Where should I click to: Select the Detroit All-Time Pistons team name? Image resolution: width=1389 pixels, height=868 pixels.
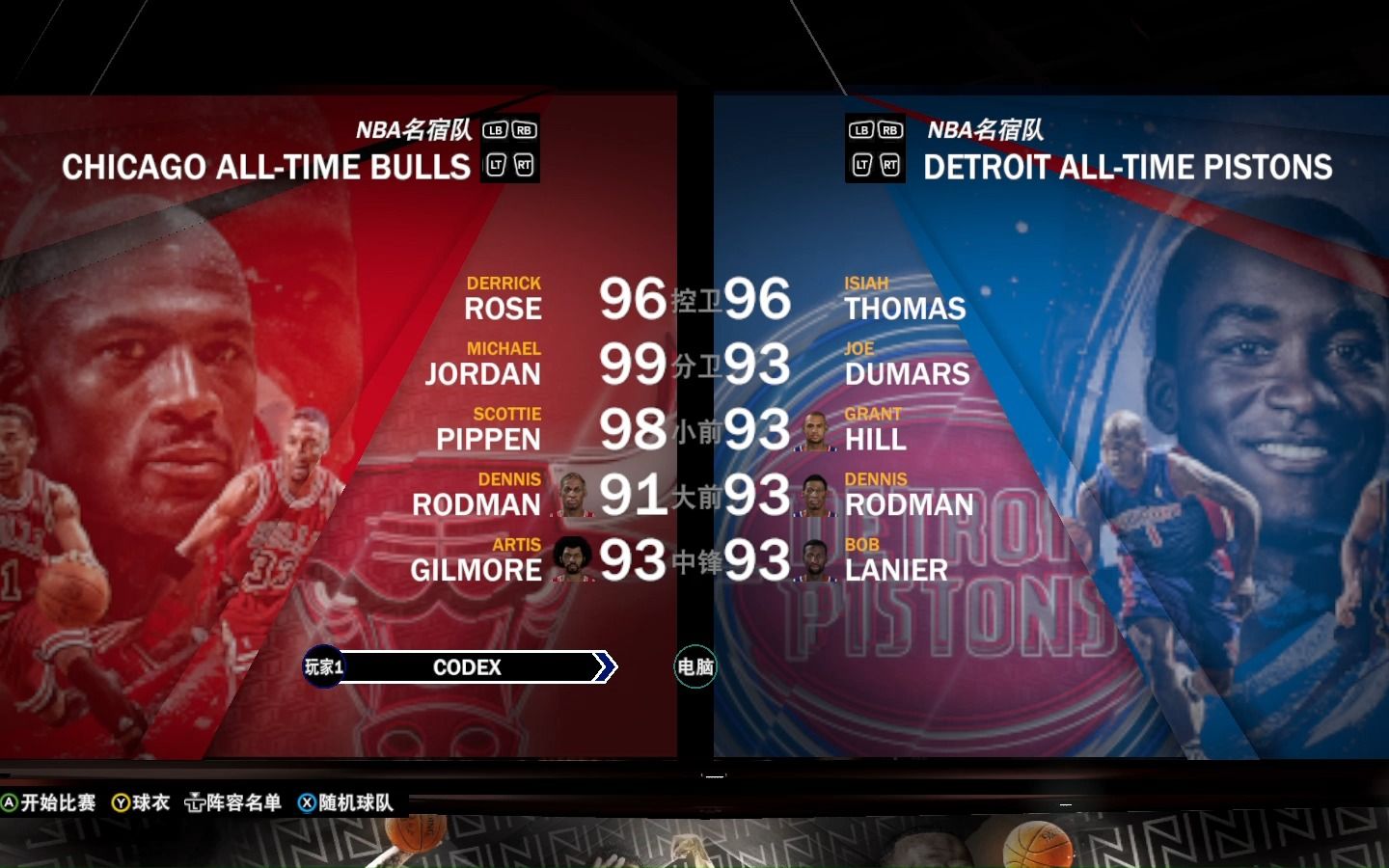[x=1128, y=168]
